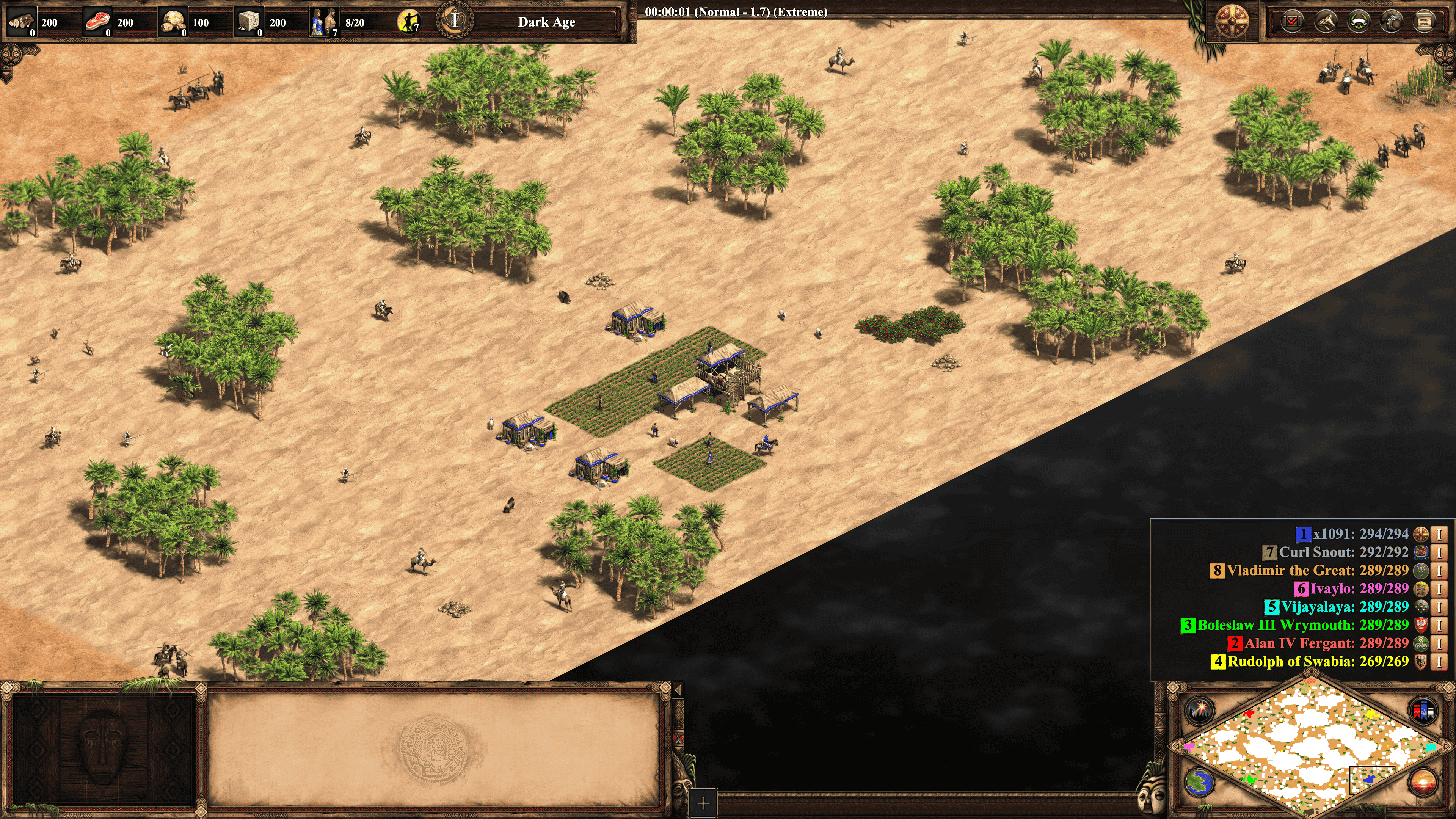Open the scroll tech tree button
1456x819 pixels.
[x=1425, y=22]
